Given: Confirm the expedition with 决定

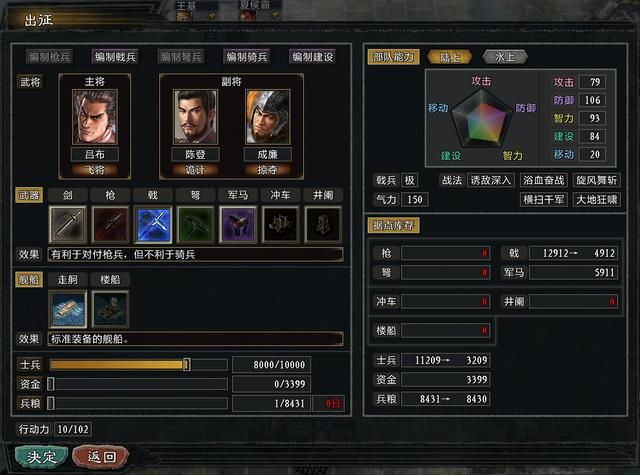Looking at the screenshot, I should [41, 456].
